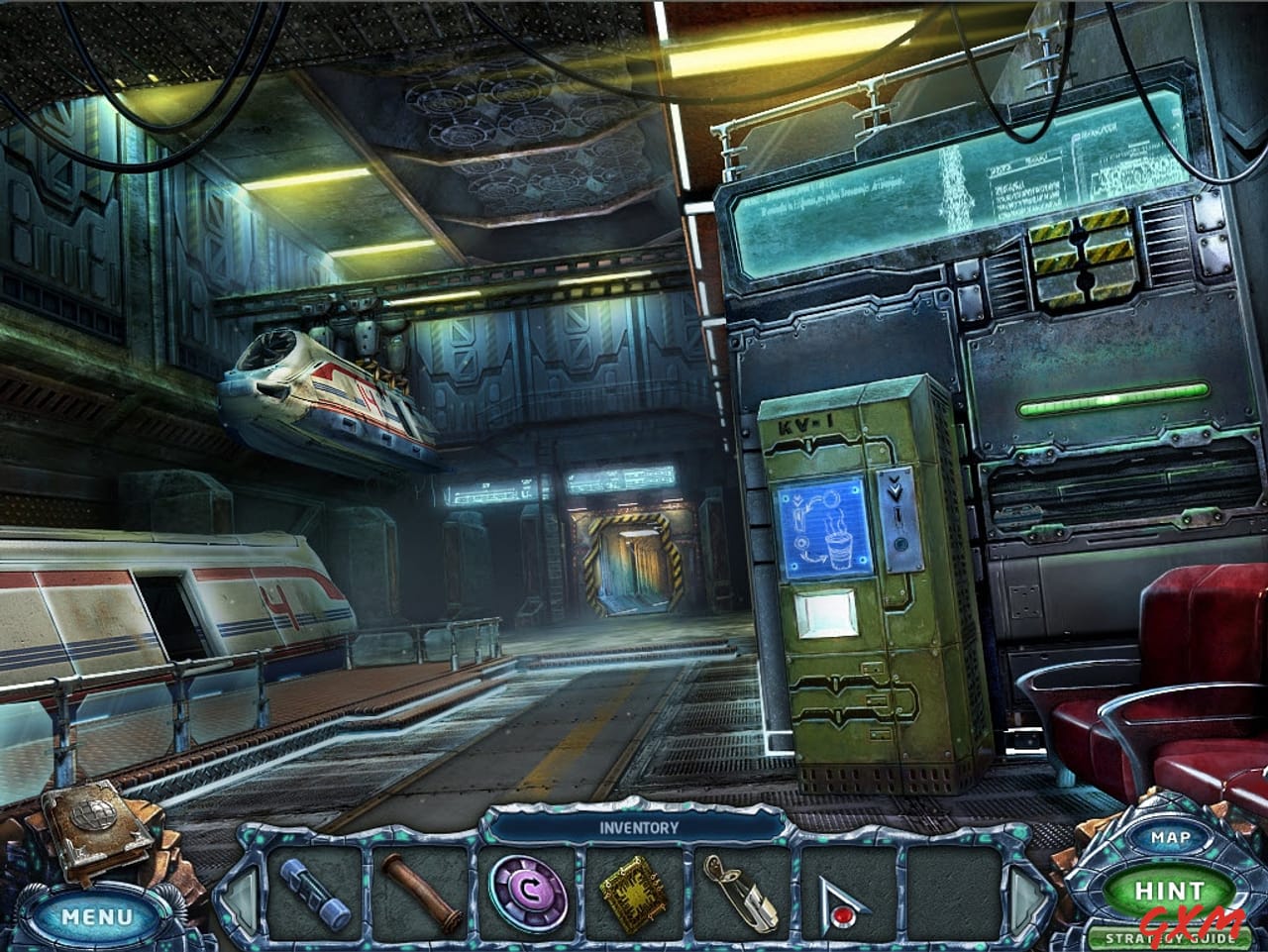Select the safety pin with key in inventory
Viewport: 1268px width, 952px height.
tap(739, 895)
